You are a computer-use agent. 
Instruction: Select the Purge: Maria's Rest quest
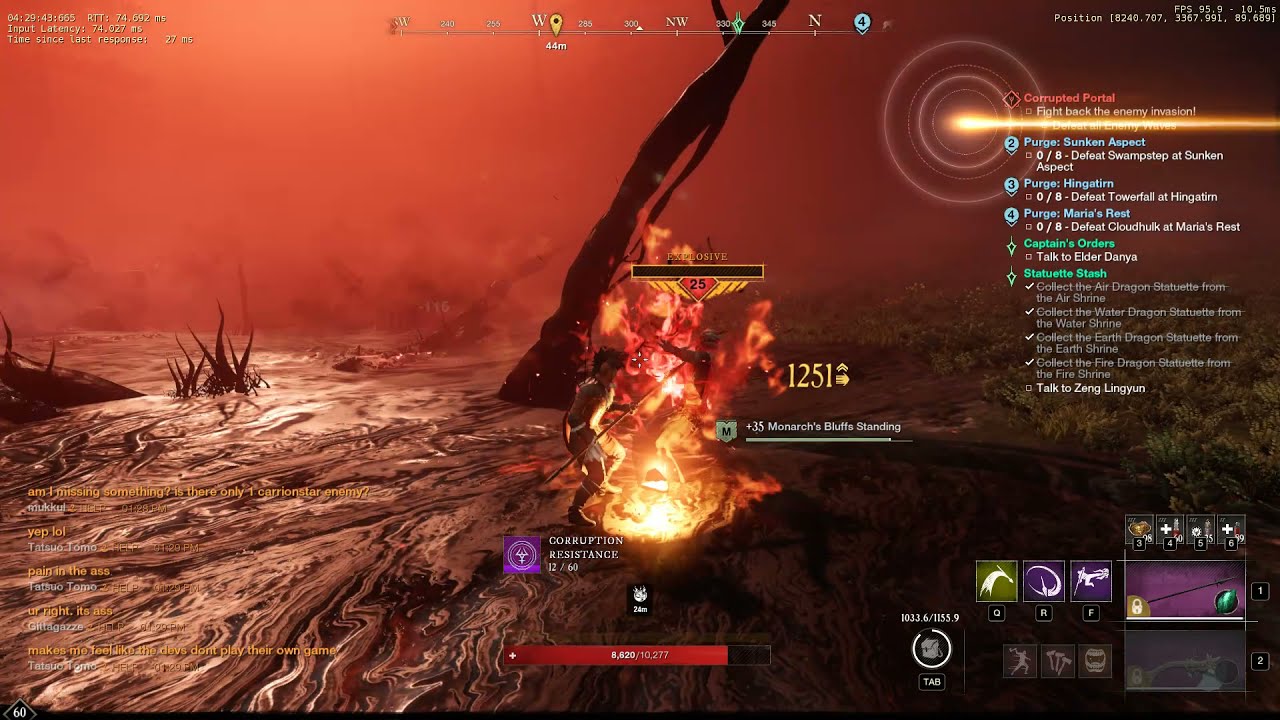[x=1076, y=213]
